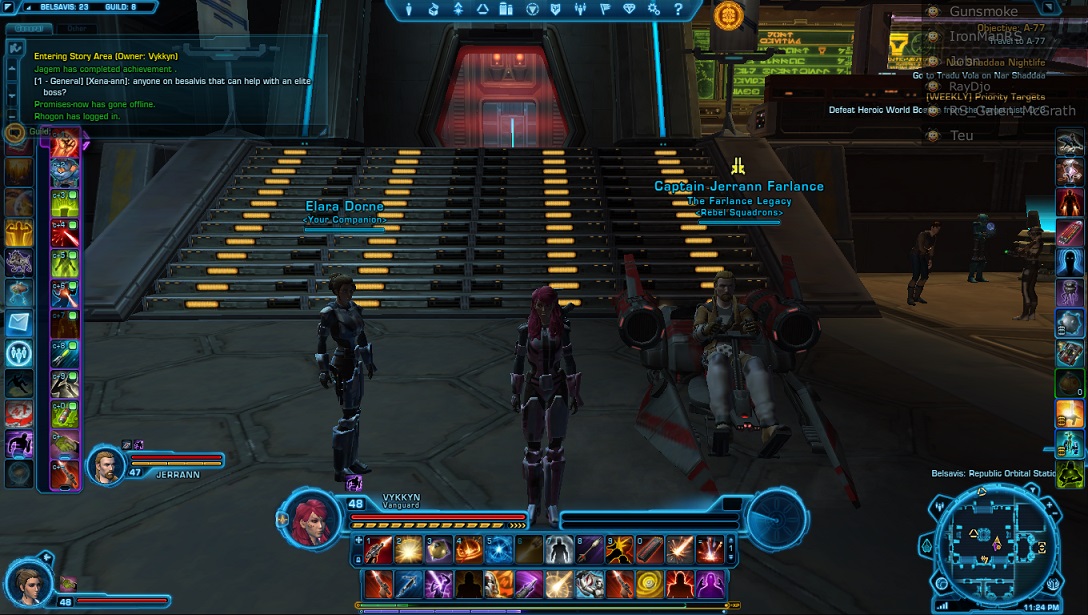This screenshot has height=615, width=1088.
Task: Open the guild flag menu icon
Action: tap(604, 9)
